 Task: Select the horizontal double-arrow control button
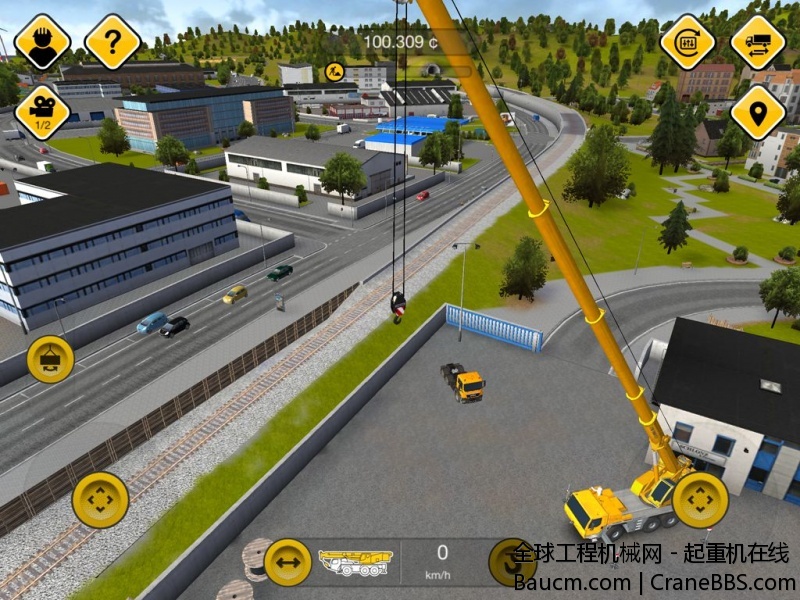(x=288, y=562)
